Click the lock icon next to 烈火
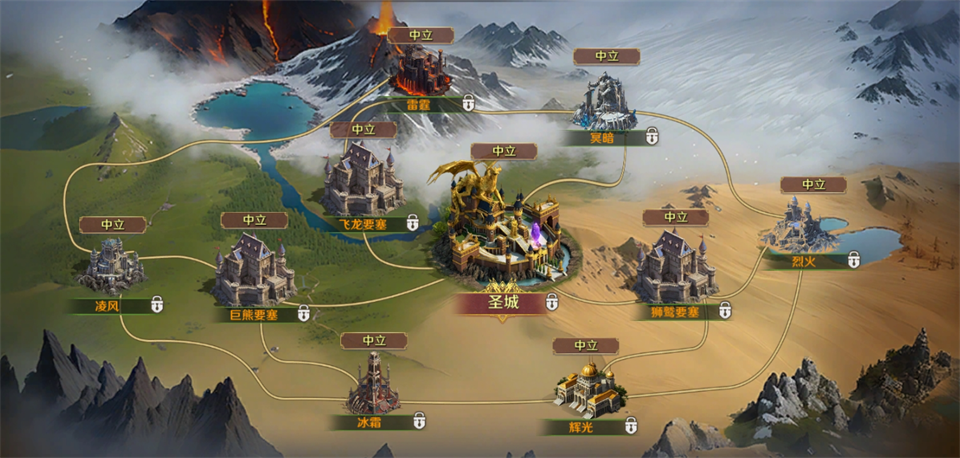Screen dimensions: 960x458 (x=854, y=260)
